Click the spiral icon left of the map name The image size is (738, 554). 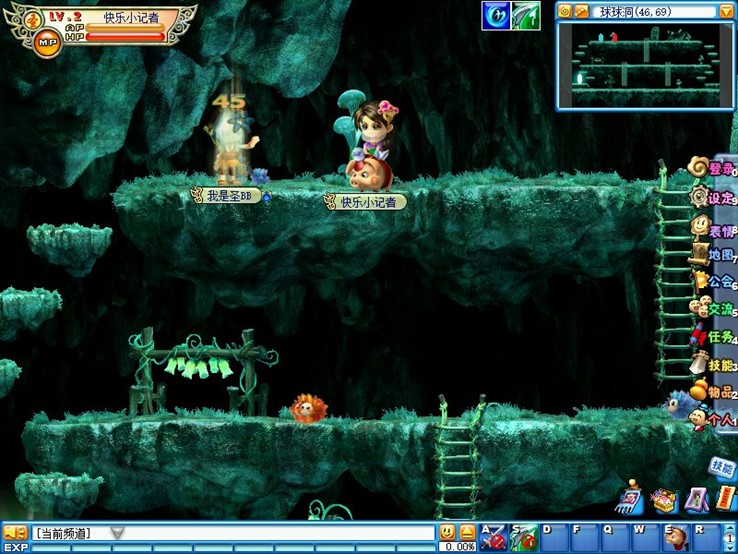tap(565, 11)
